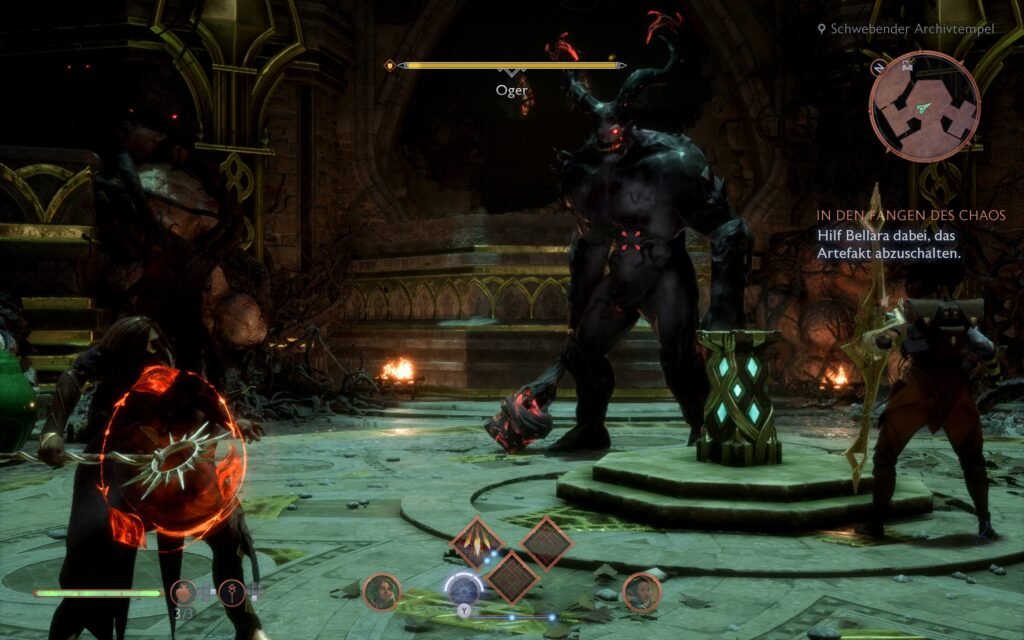Click the left companion portrait
This screenshot has height=640, width=1024.
coord(381,592)
